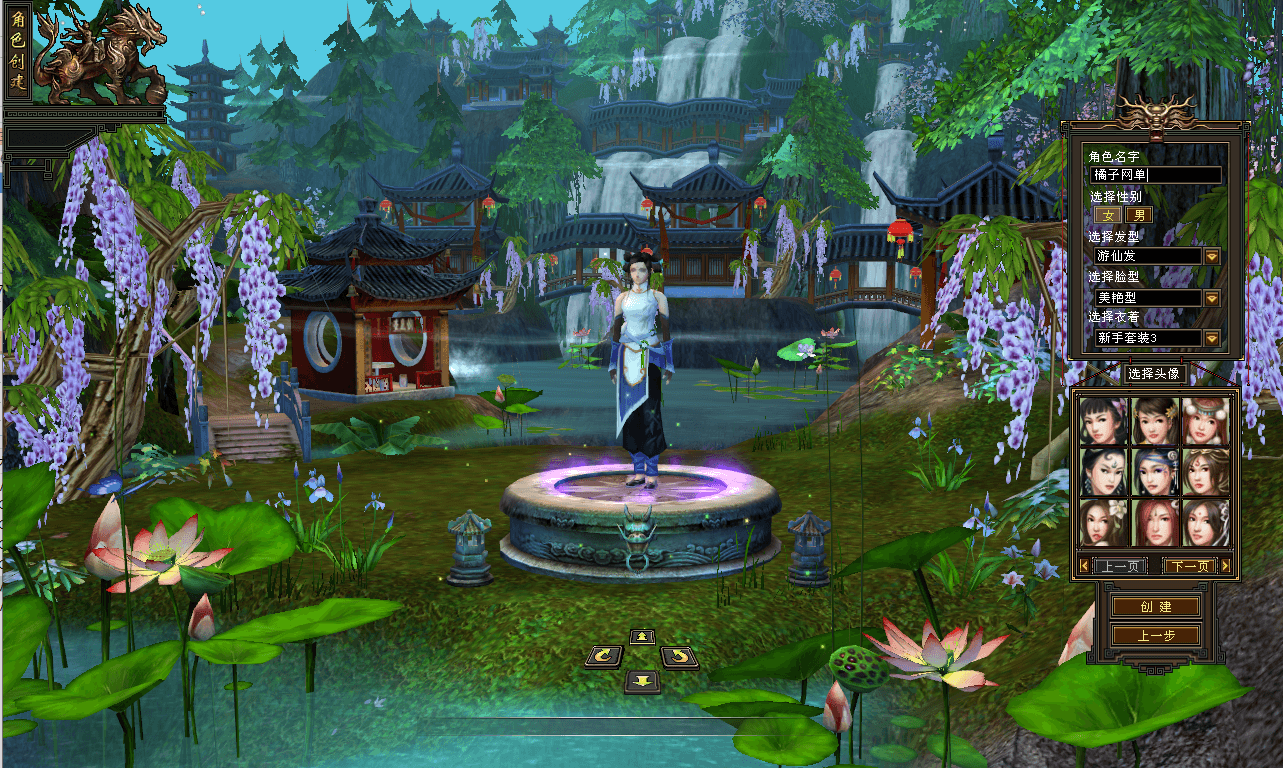This screenshot has height=768, width=1283.
Task: Choose the blue-haired woman portrait
Action: (x=1155, y=472)
